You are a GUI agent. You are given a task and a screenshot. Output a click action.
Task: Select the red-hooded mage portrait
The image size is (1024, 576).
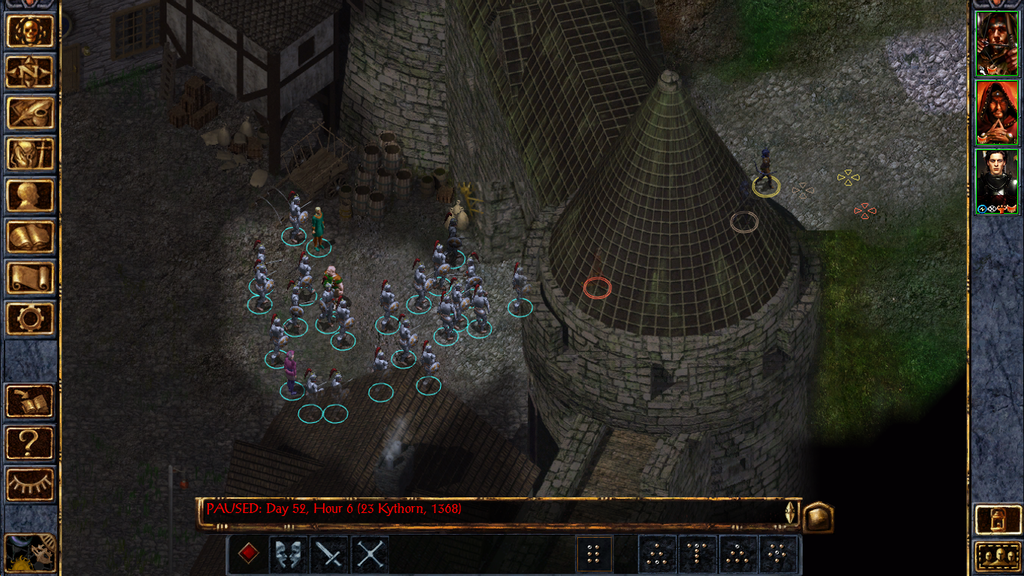[x=997, y=112]
